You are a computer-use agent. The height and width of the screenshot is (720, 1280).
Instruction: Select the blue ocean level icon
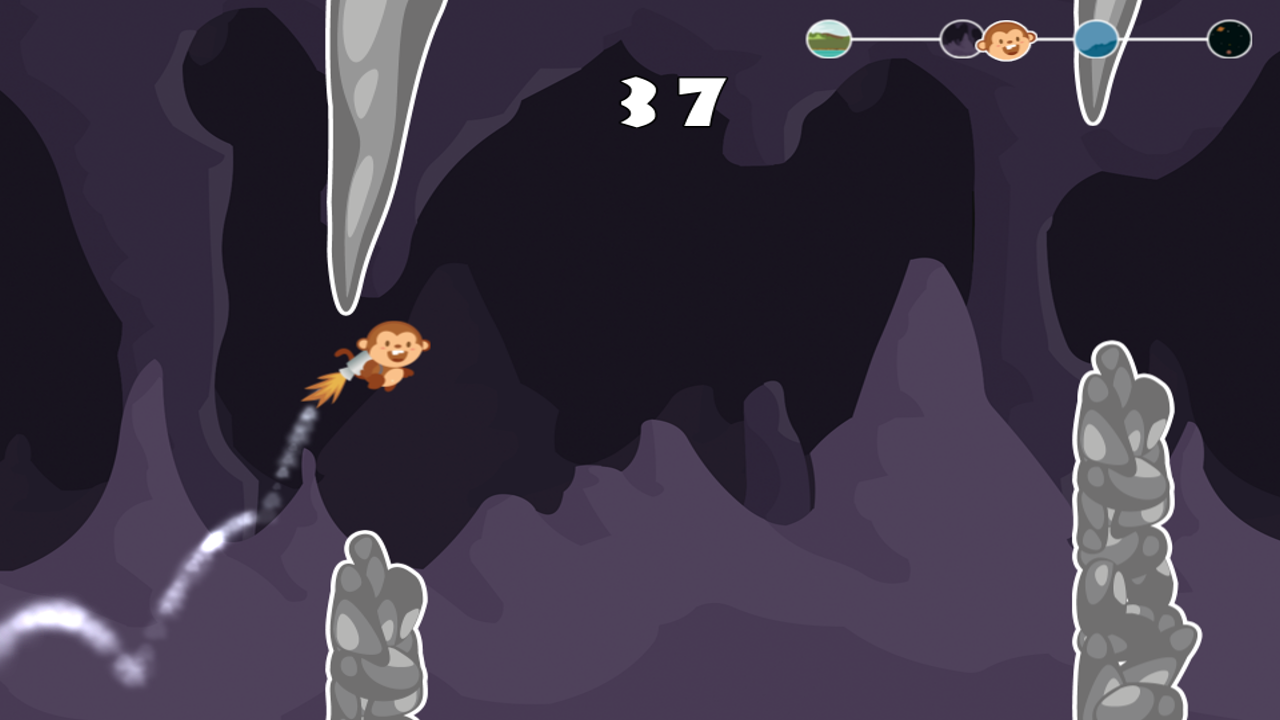(x=1097, y=39)
